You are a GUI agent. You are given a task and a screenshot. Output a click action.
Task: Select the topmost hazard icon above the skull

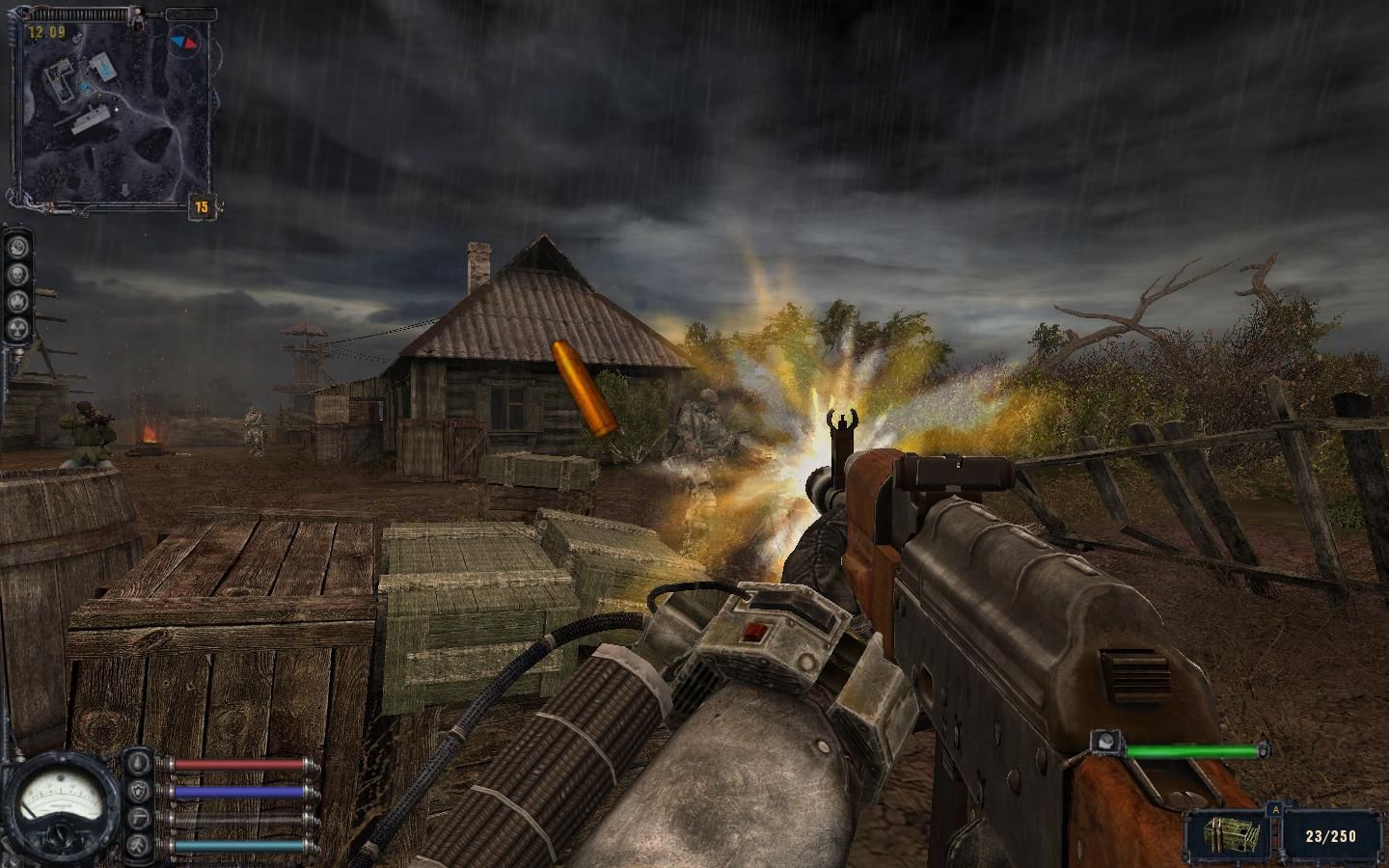(17, 248)
